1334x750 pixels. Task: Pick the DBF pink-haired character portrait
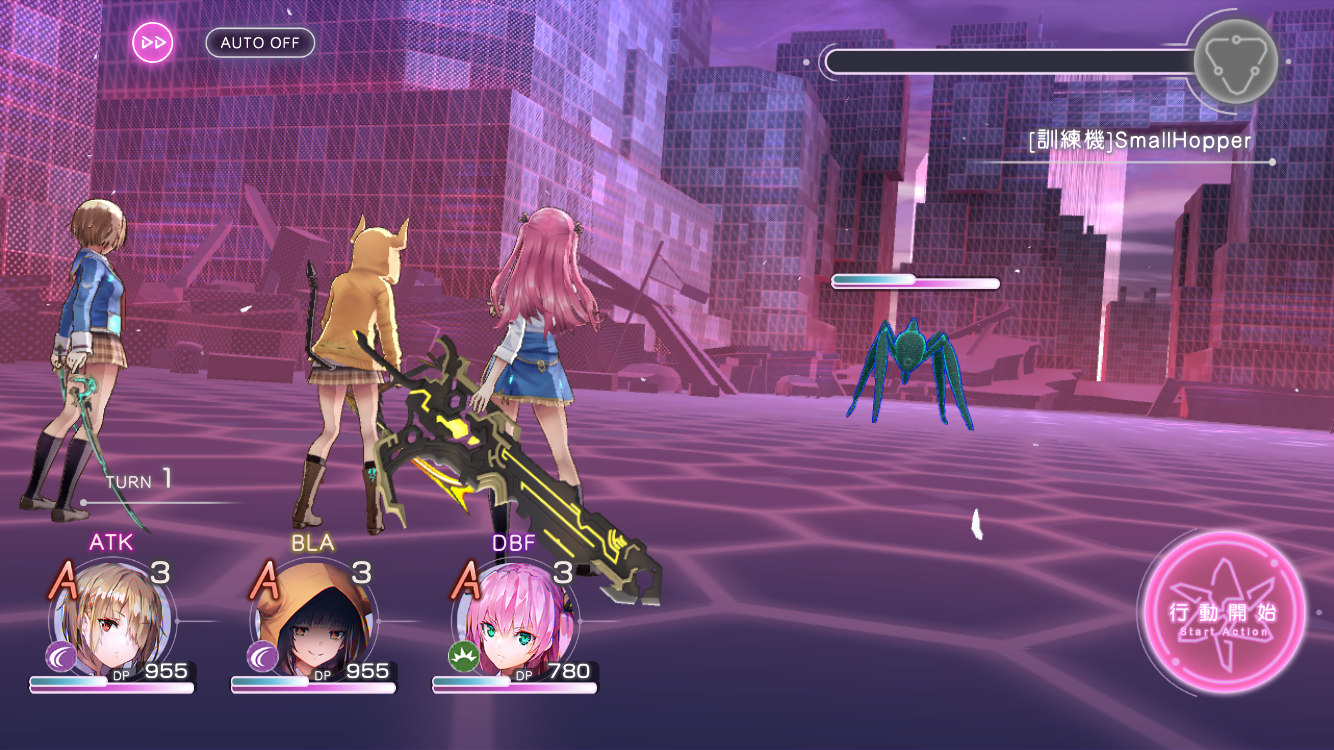tap(514, 619)
